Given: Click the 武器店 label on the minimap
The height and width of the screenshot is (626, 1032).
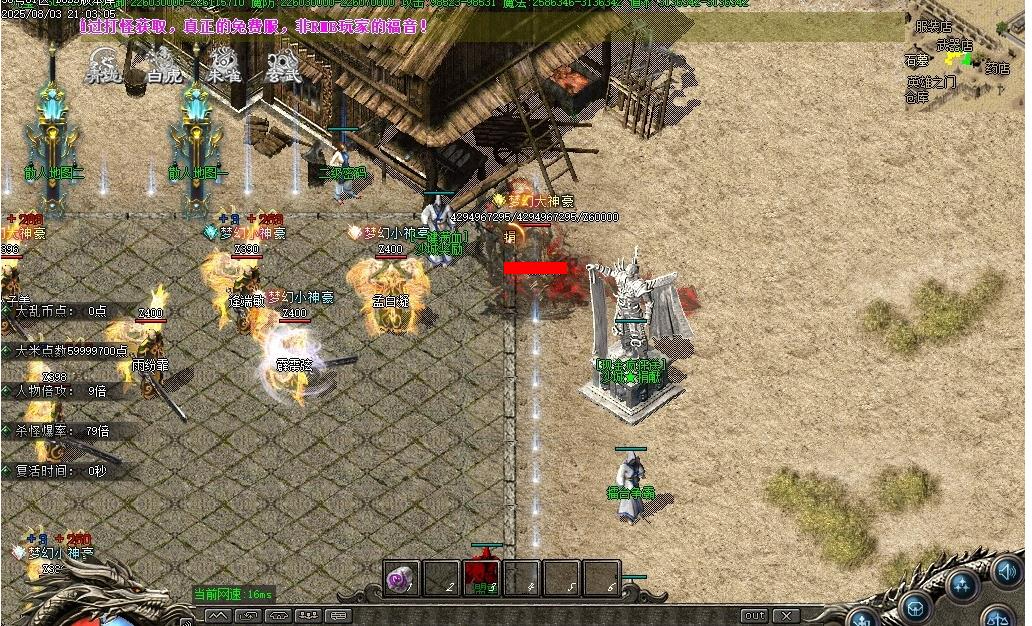Looking at the screenshot, I should (954, 45).
